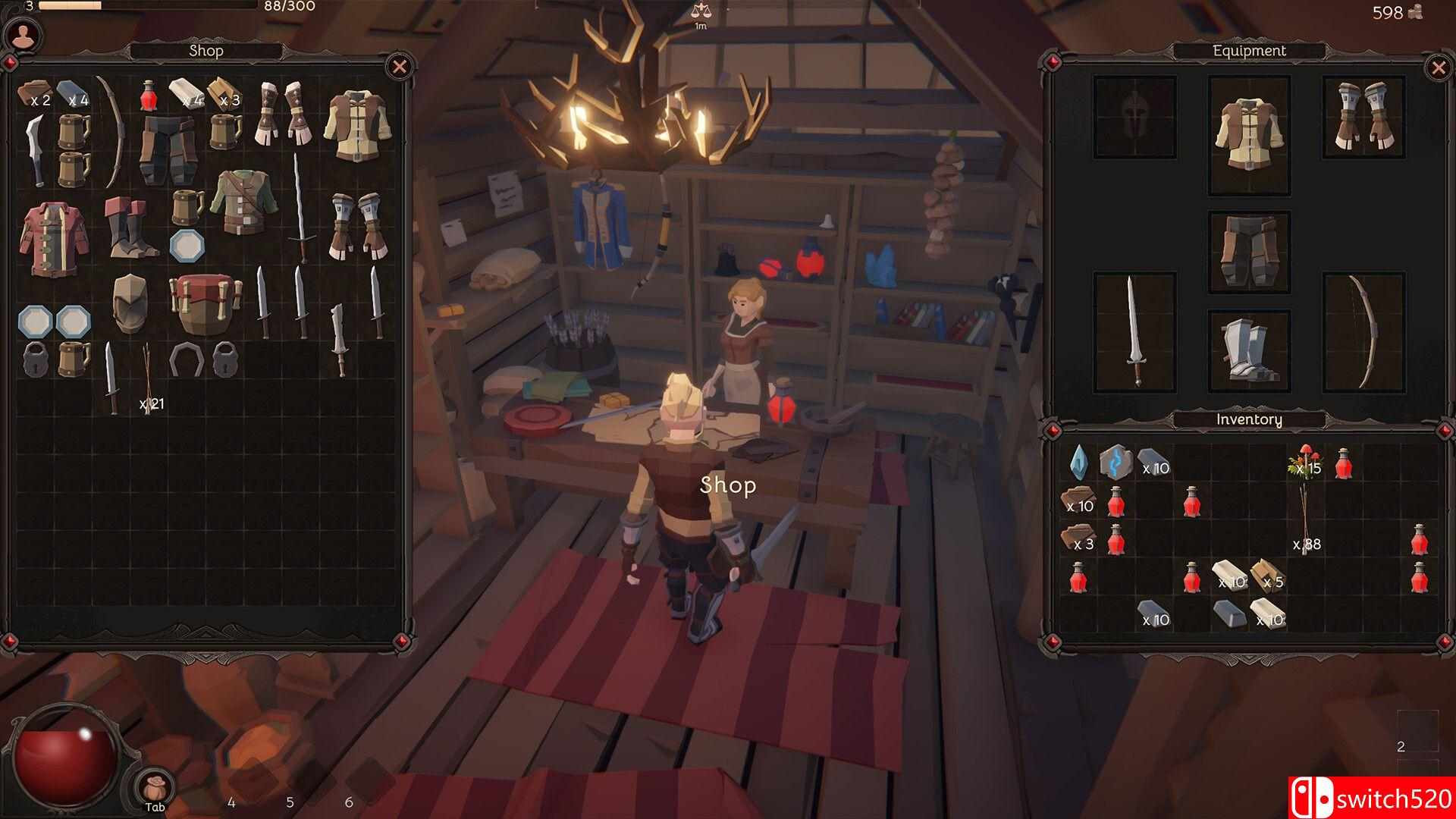Image resolution: width=1456 pixels, height=819 pixels.
Task: Select the green tunic for sale
Action: coord(242,202)
